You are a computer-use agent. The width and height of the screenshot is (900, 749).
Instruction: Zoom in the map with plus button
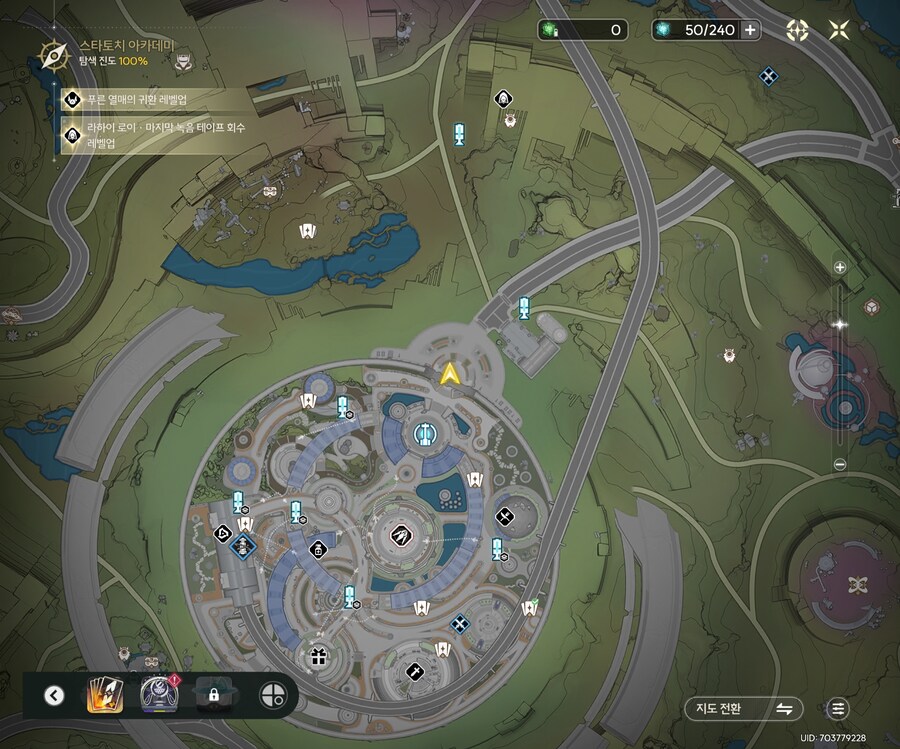[840, 268]
